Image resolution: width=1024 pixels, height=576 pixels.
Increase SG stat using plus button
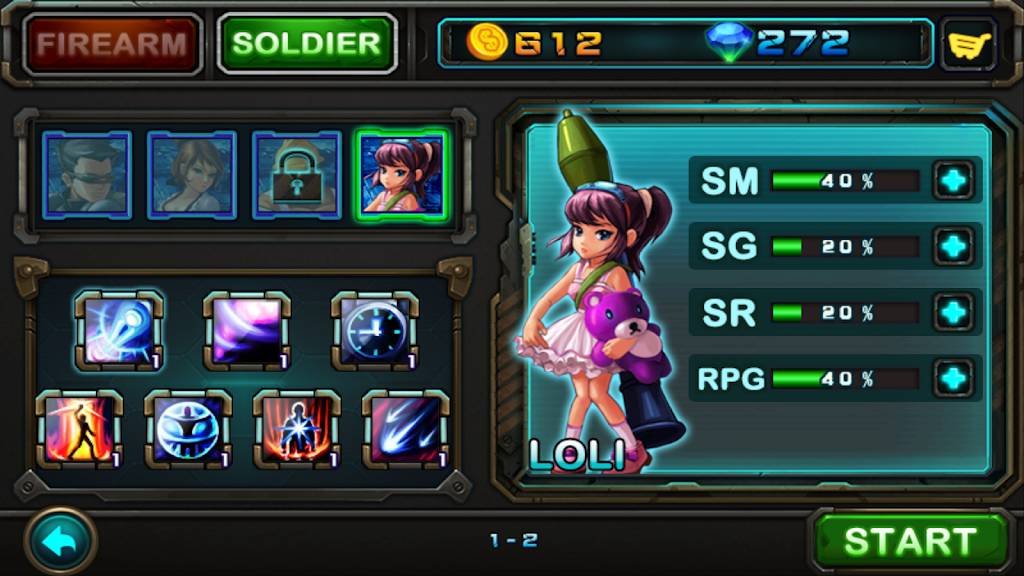(955, 246)
